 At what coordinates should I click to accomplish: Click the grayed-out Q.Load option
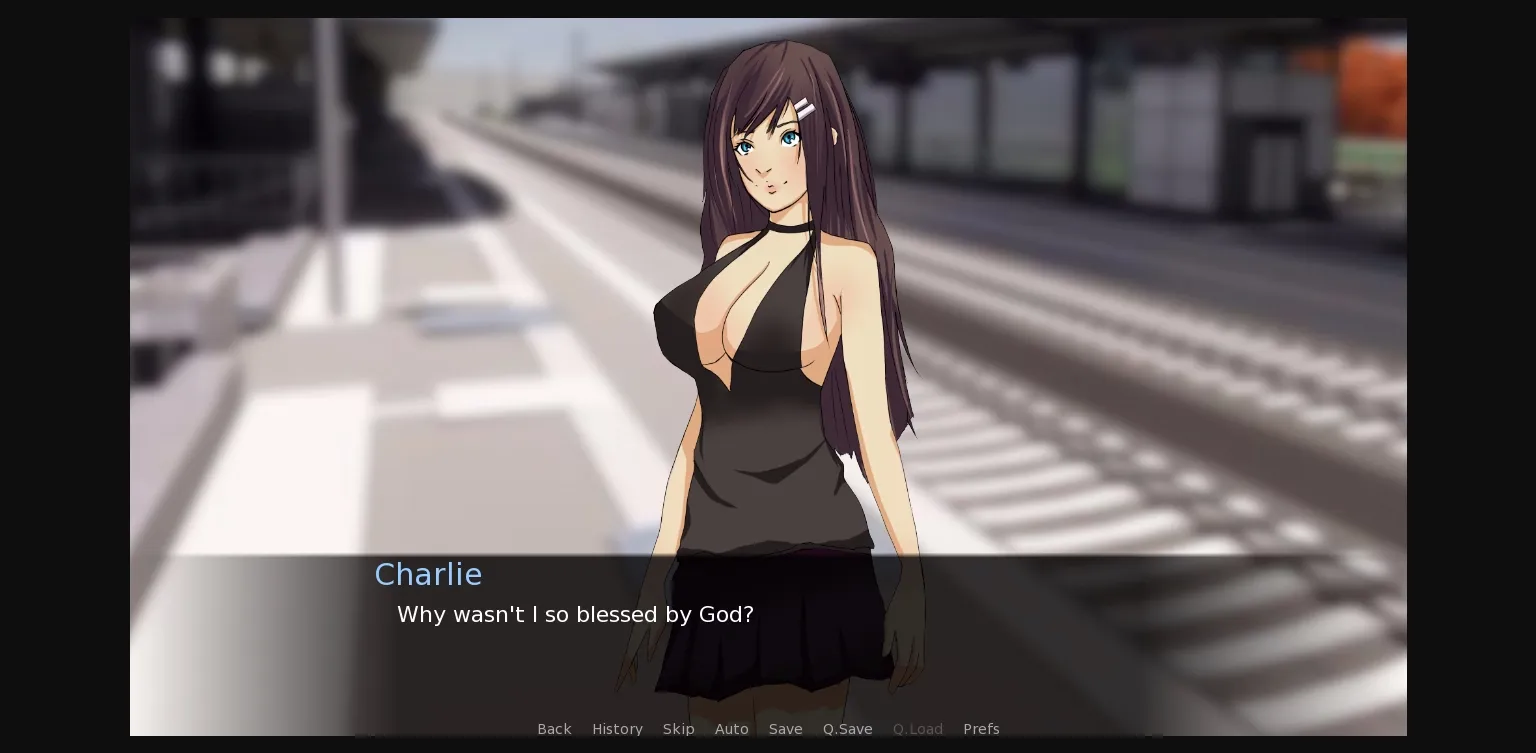click(917, 729)
